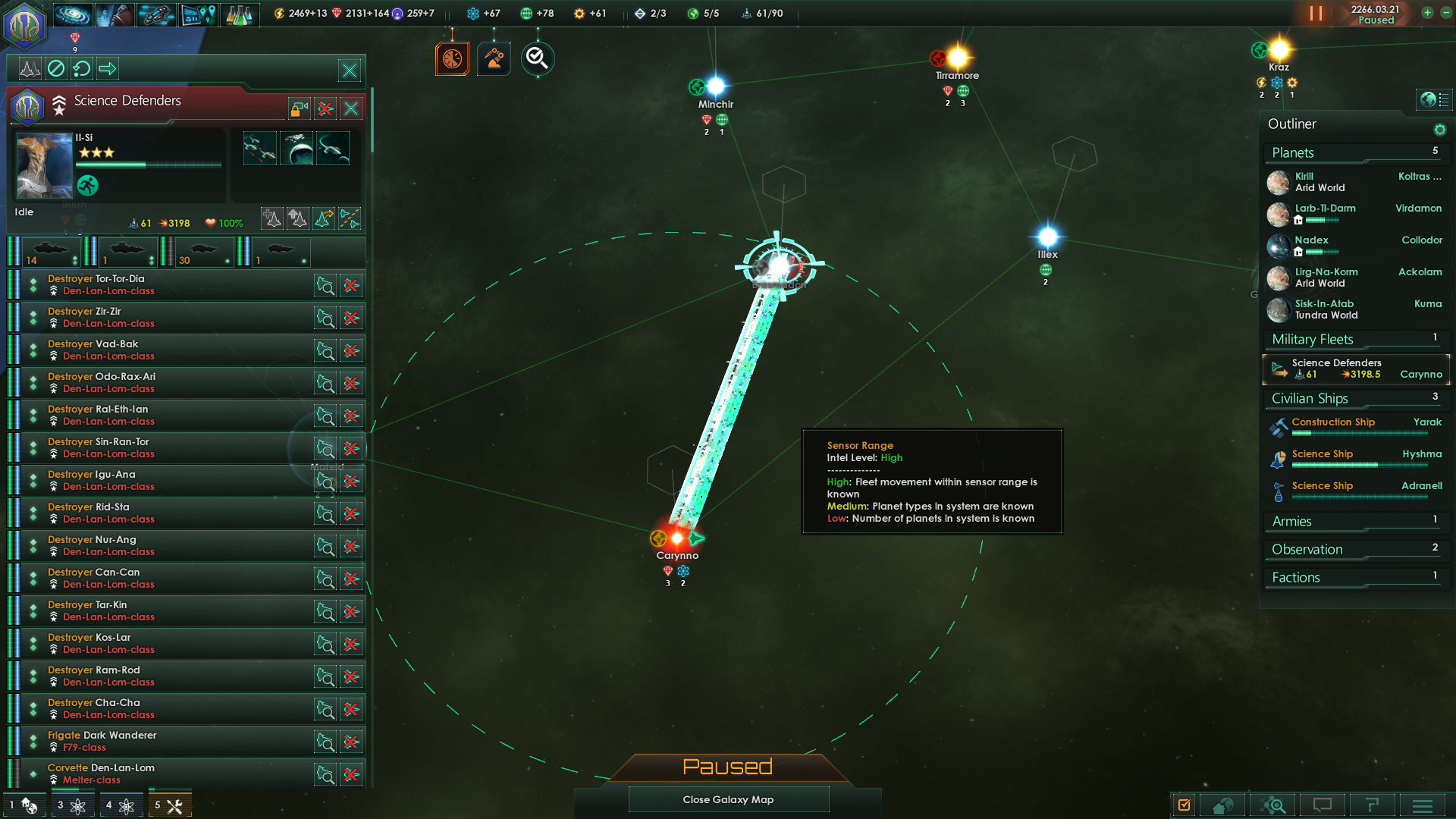Screen dimensions: 1456x819
Task: Toggle the orange checklist button in the bottom toolbar
Action: point(1185,805)
